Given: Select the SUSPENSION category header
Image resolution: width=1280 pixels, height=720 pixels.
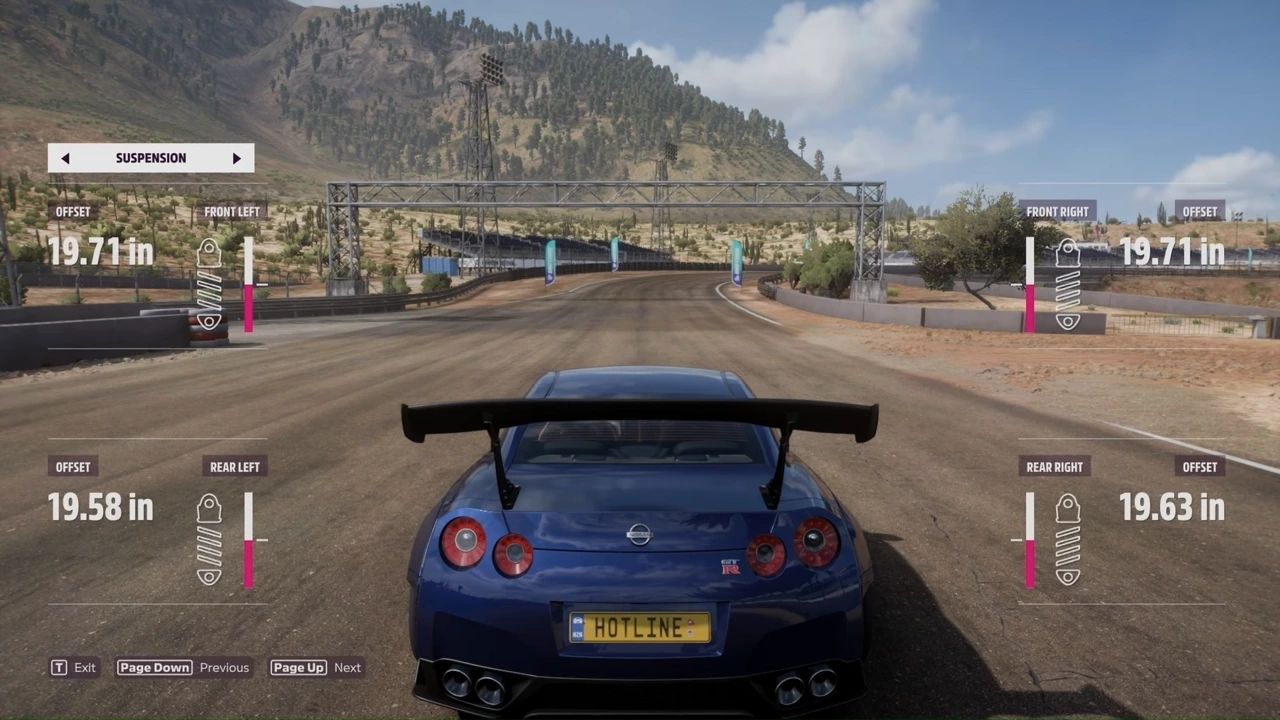Looking at the screenshot, I should (x=151, y=157).
